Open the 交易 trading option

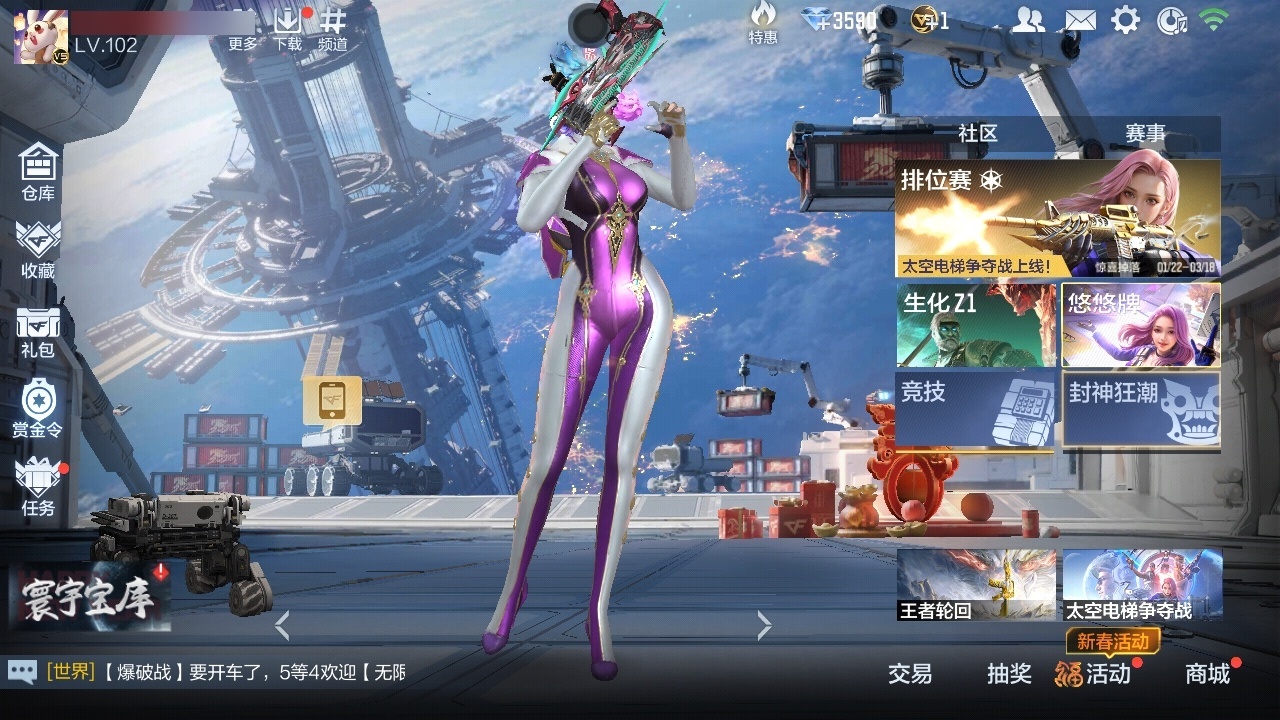click(x=908, y=675)
